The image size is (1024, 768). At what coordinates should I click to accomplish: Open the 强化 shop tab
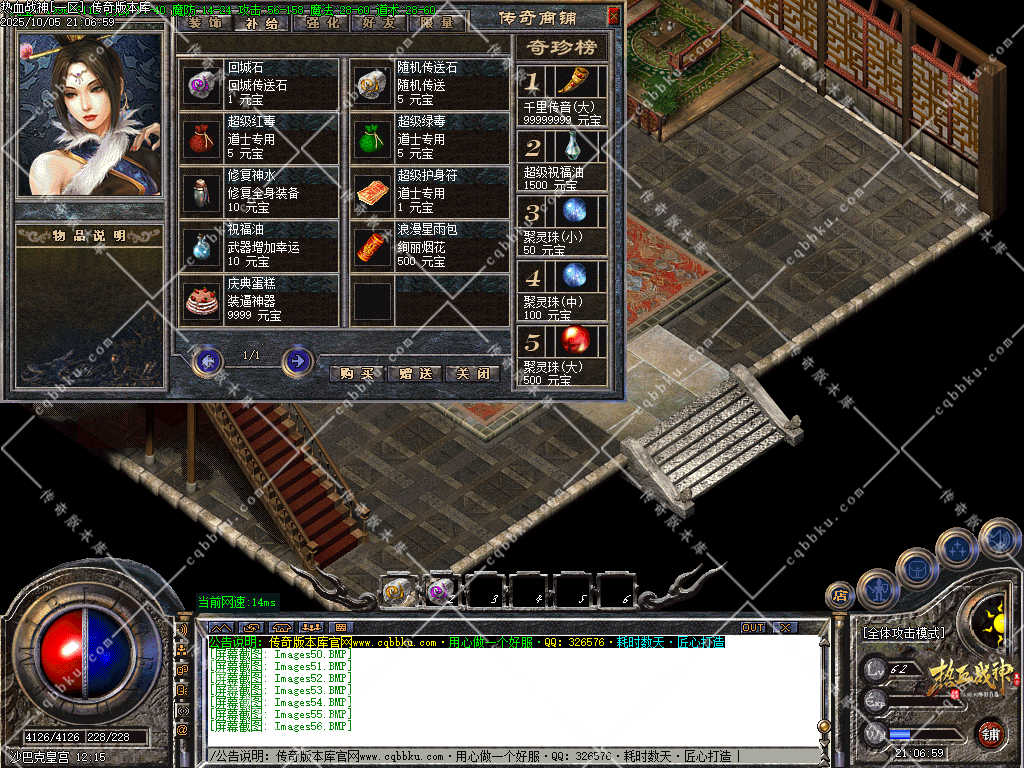(x=320, y=22)
